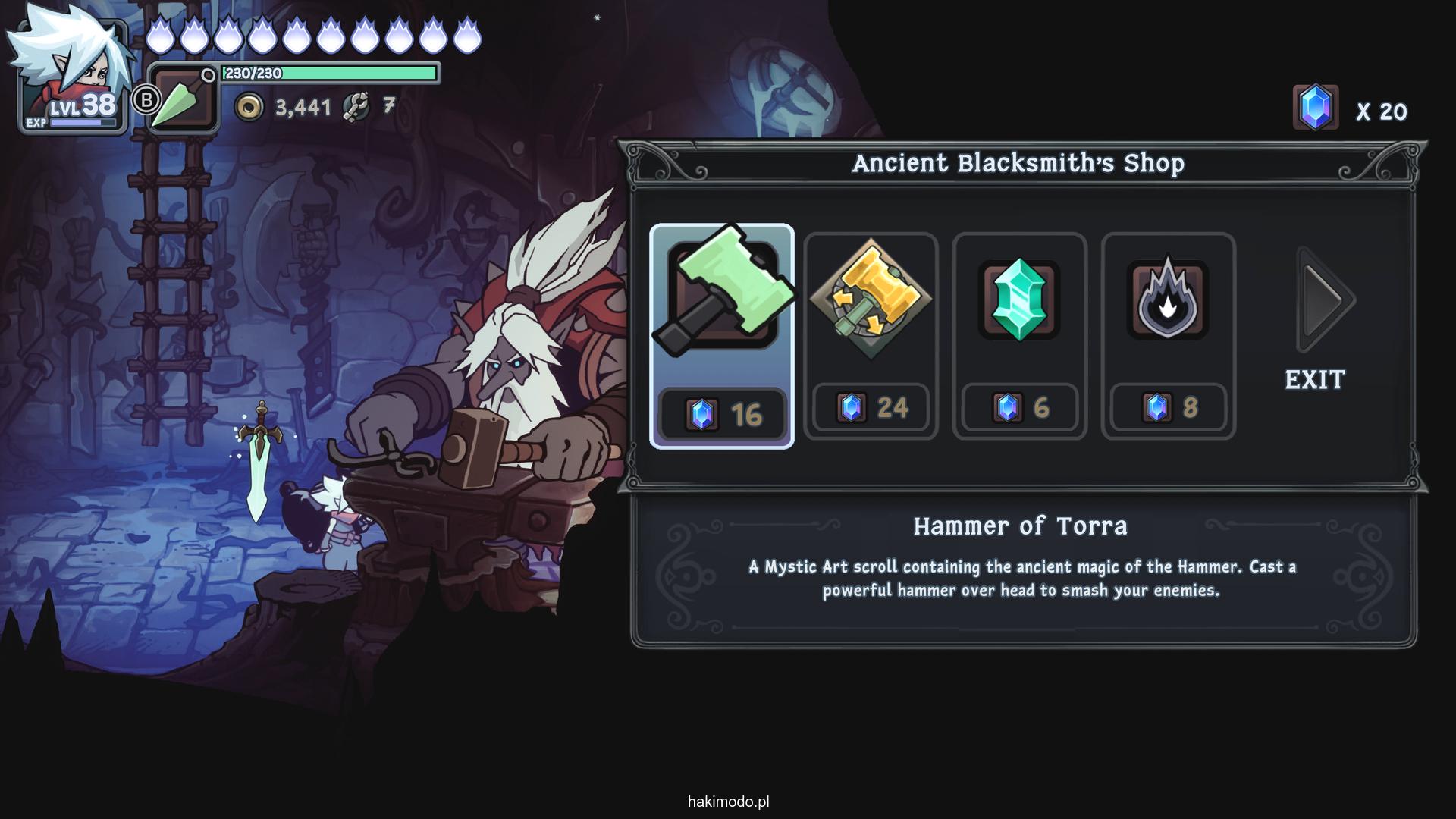Image resolution: width=1456 pixels, height=819 pixels.
Task: Select the flame icon item costing 8
Action: point(1168,336)
